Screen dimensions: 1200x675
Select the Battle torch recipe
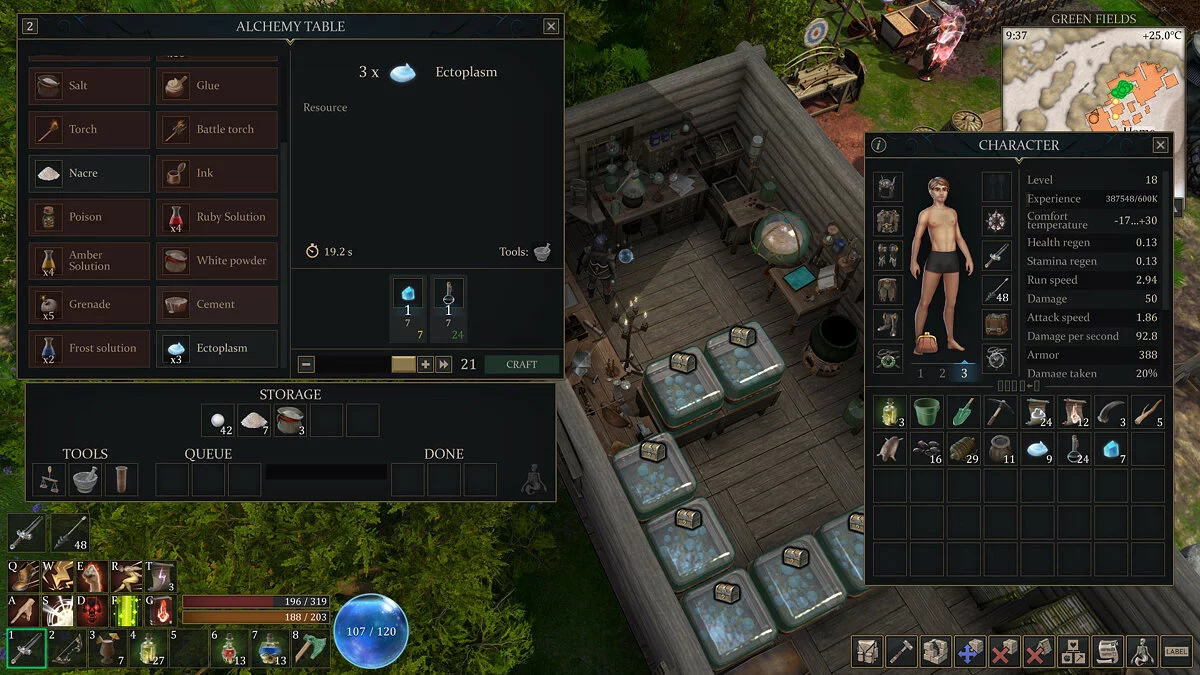217,129
